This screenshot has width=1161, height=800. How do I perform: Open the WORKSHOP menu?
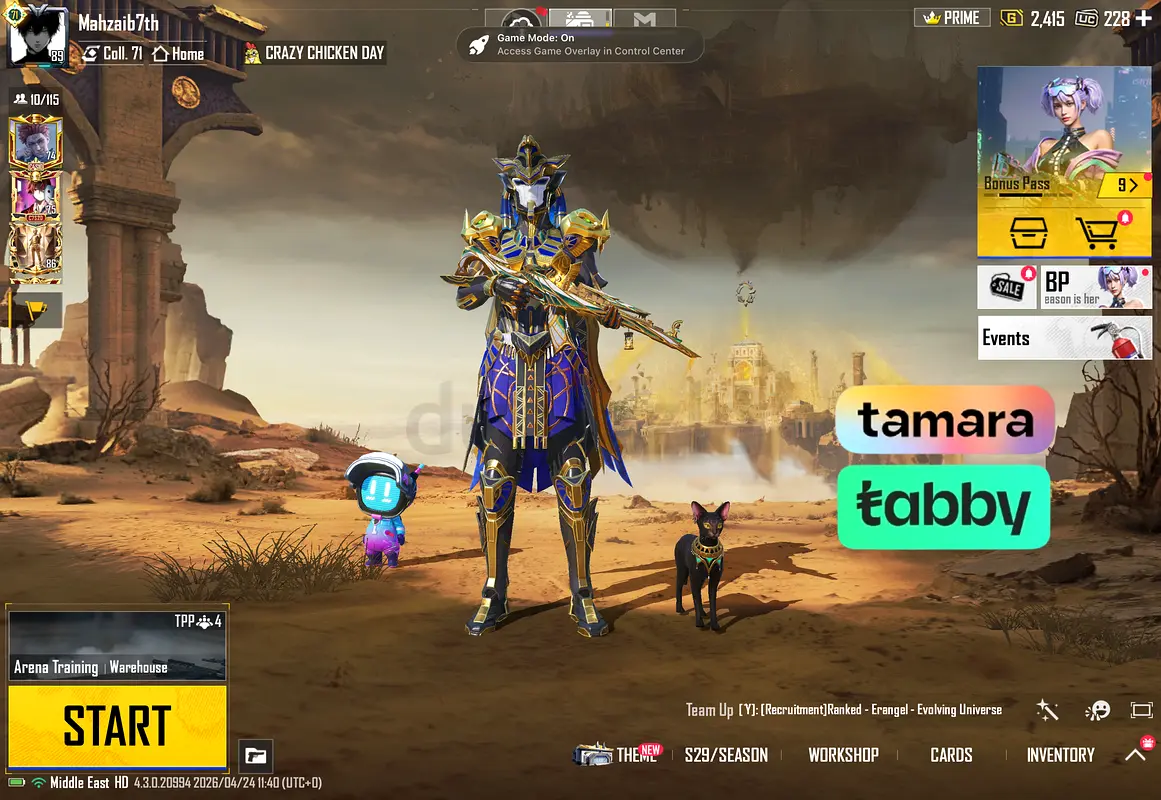coord(843,755)
